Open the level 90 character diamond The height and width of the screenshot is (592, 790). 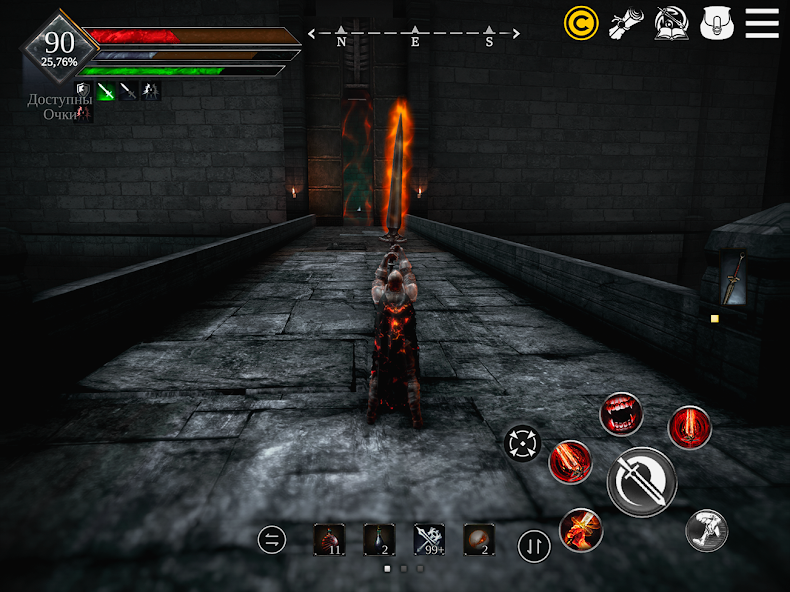pos(59,46)
